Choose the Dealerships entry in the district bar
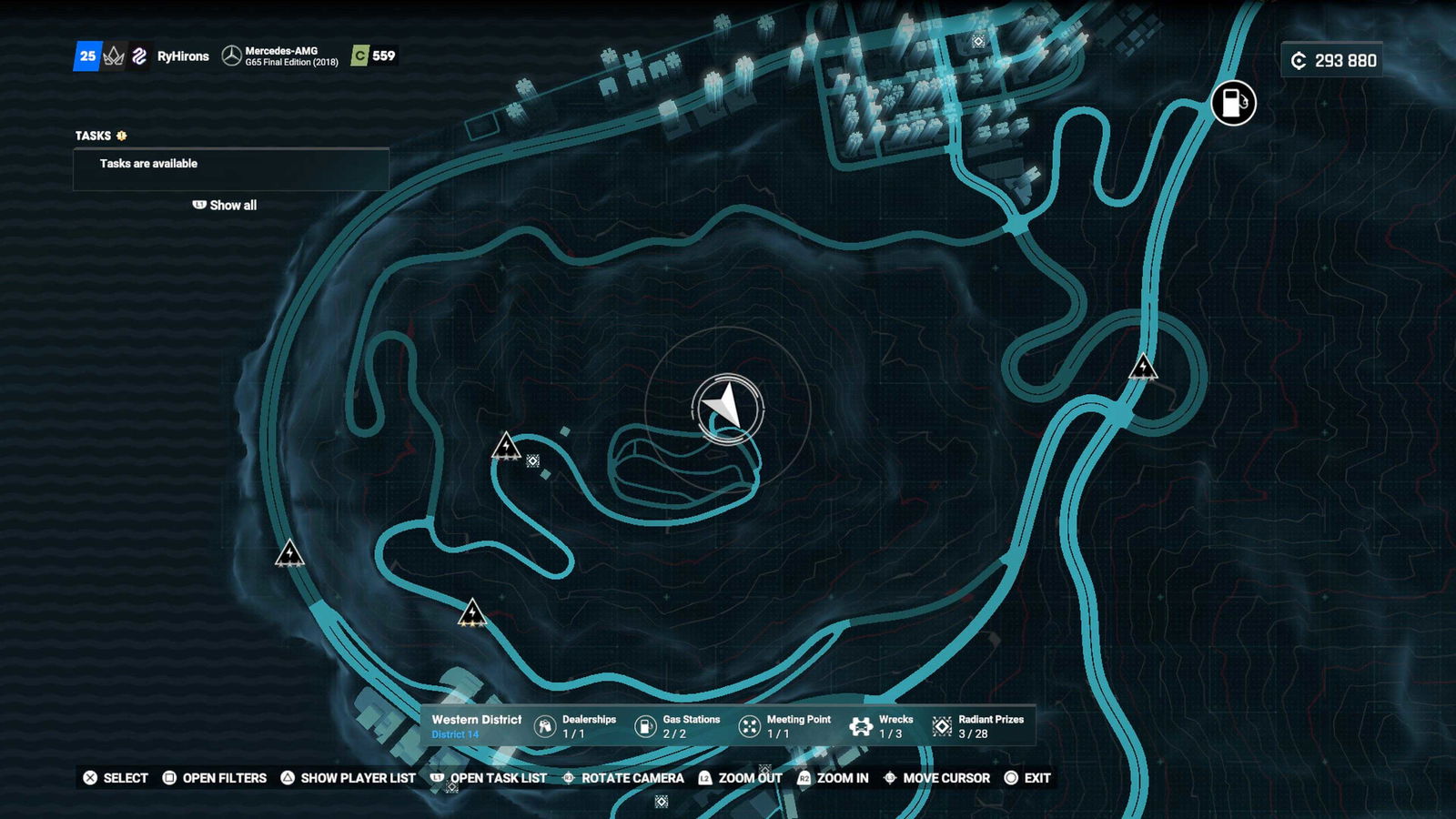Viewport: 1456px width, 819px height. point(575,726)
